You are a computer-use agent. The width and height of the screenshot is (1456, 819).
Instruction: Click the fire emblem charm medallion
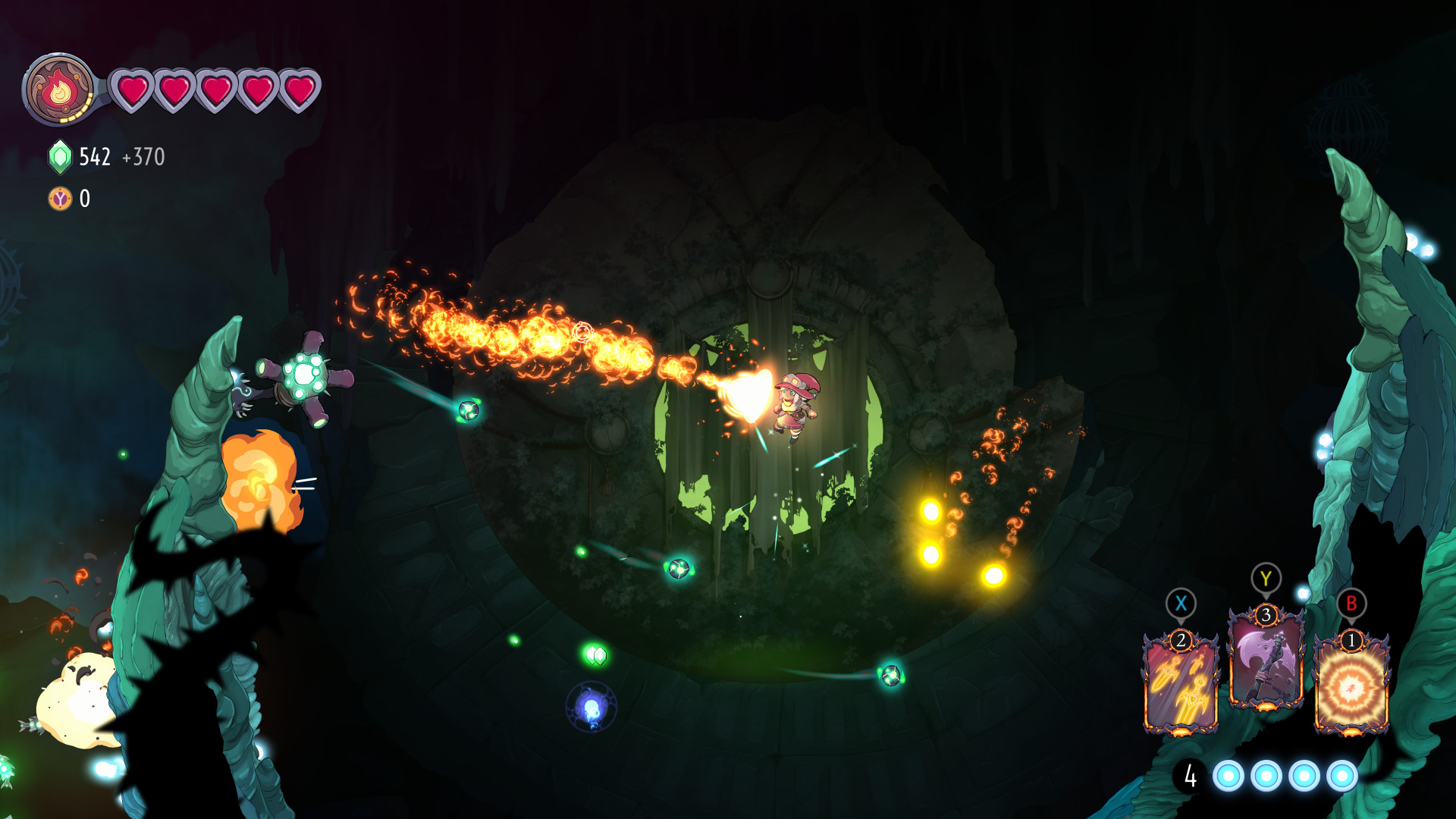pos(61,91)
